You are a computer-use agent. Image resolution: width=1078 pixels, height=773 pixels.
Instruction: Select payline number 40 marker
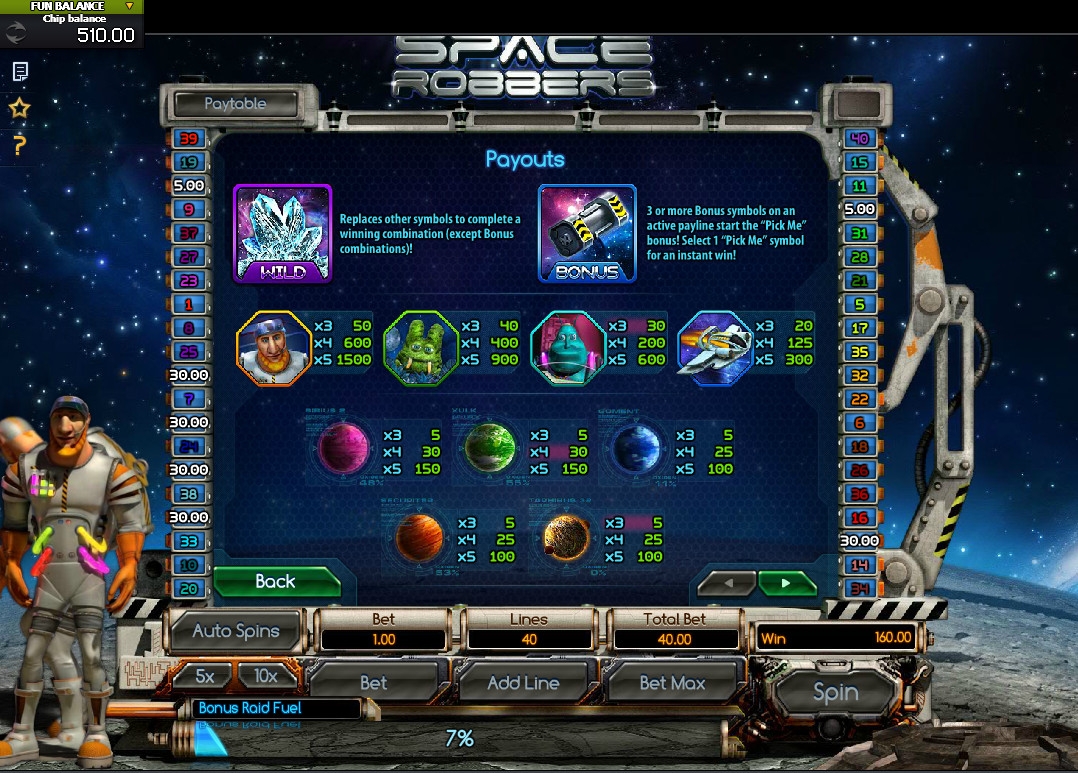click(x=858, y=138)
